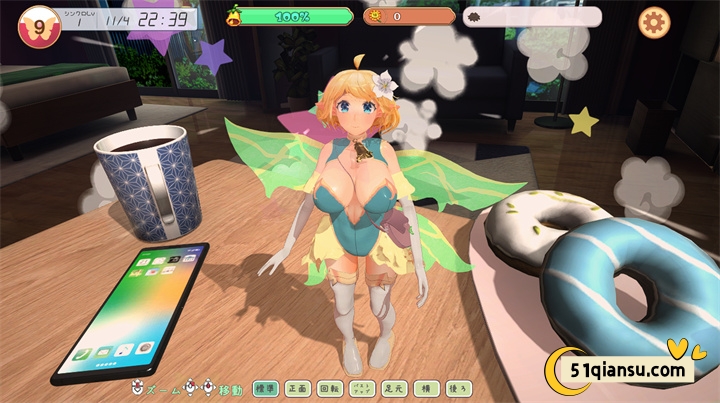Switch camera to 足元 feet view
Viewport: 720px width, 403px height.
click(393, 387)
